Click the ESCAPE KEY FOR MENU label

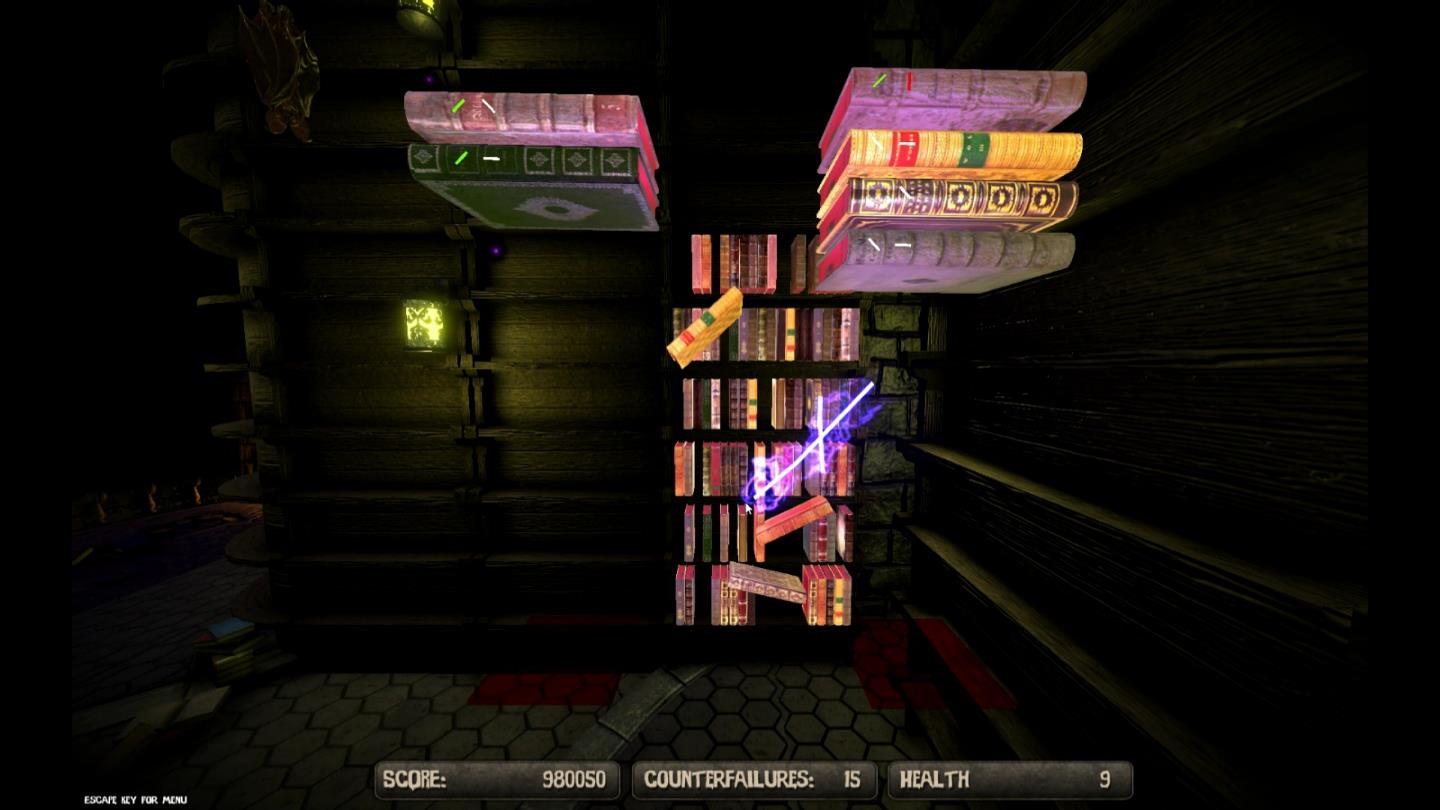pos(134,800)
